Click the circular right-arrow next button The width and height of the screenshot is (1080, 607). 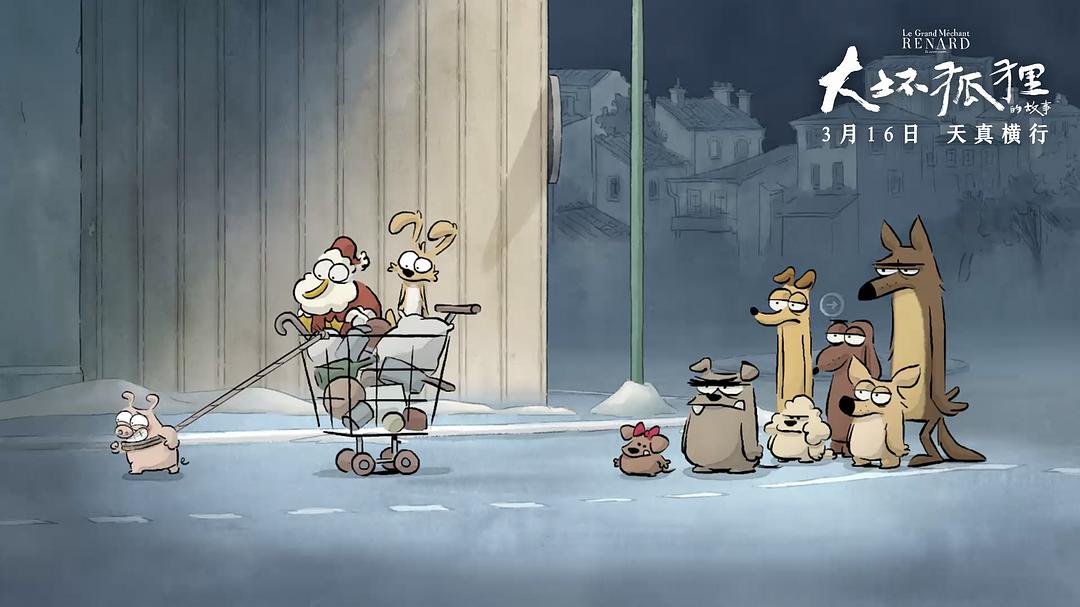832,304
